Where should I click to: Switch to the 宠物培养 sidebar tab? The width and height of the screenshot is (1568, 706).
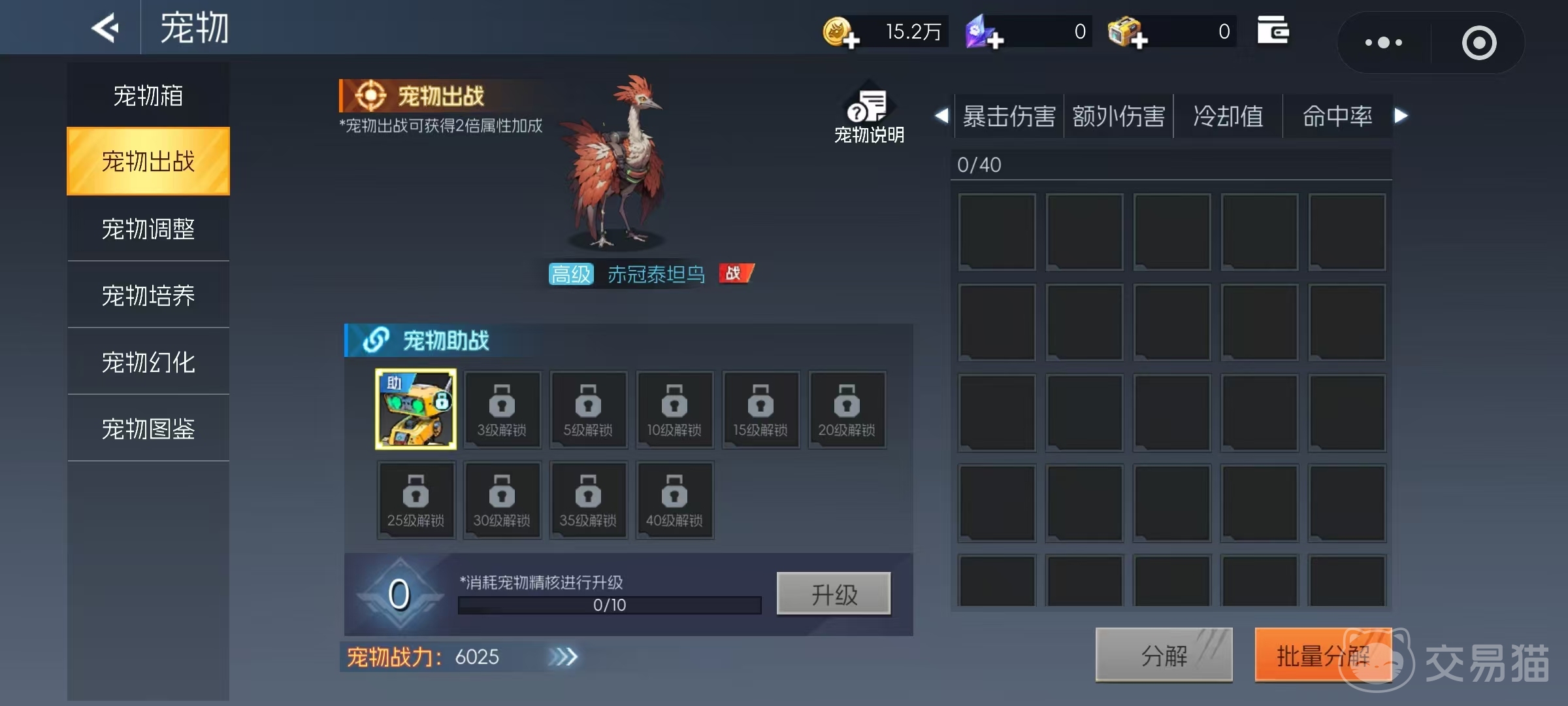[x=148, y=295]
